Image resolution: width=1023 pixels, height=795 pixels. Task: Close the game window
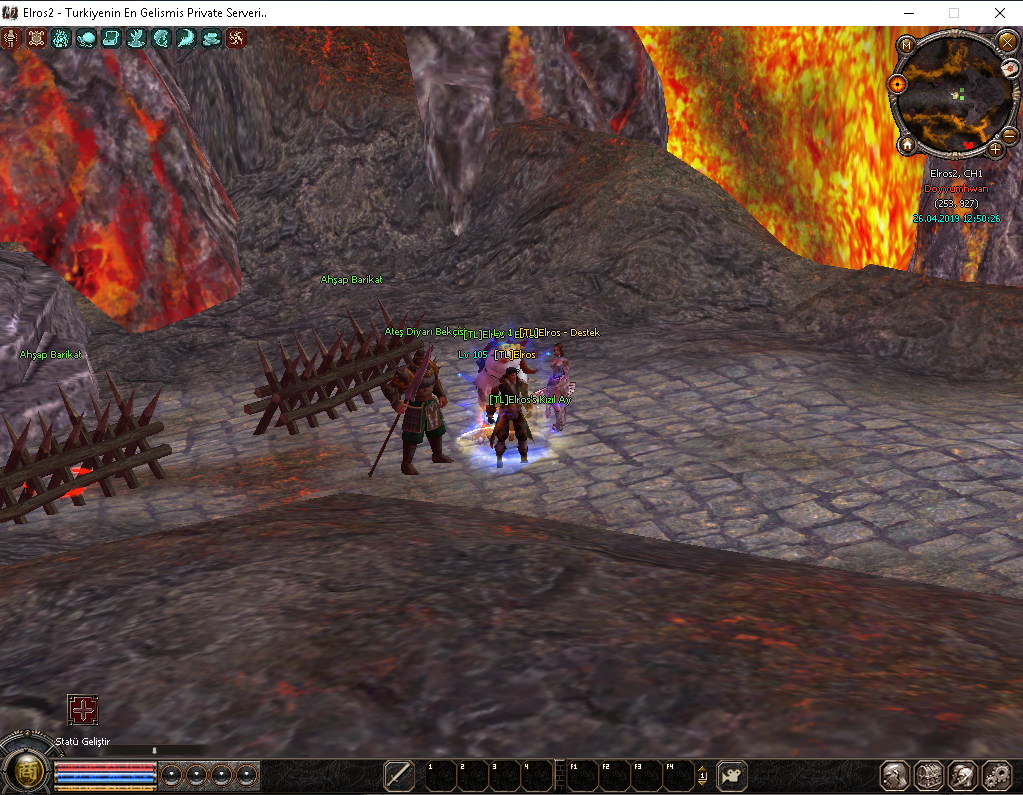(x=1000, y=13)
